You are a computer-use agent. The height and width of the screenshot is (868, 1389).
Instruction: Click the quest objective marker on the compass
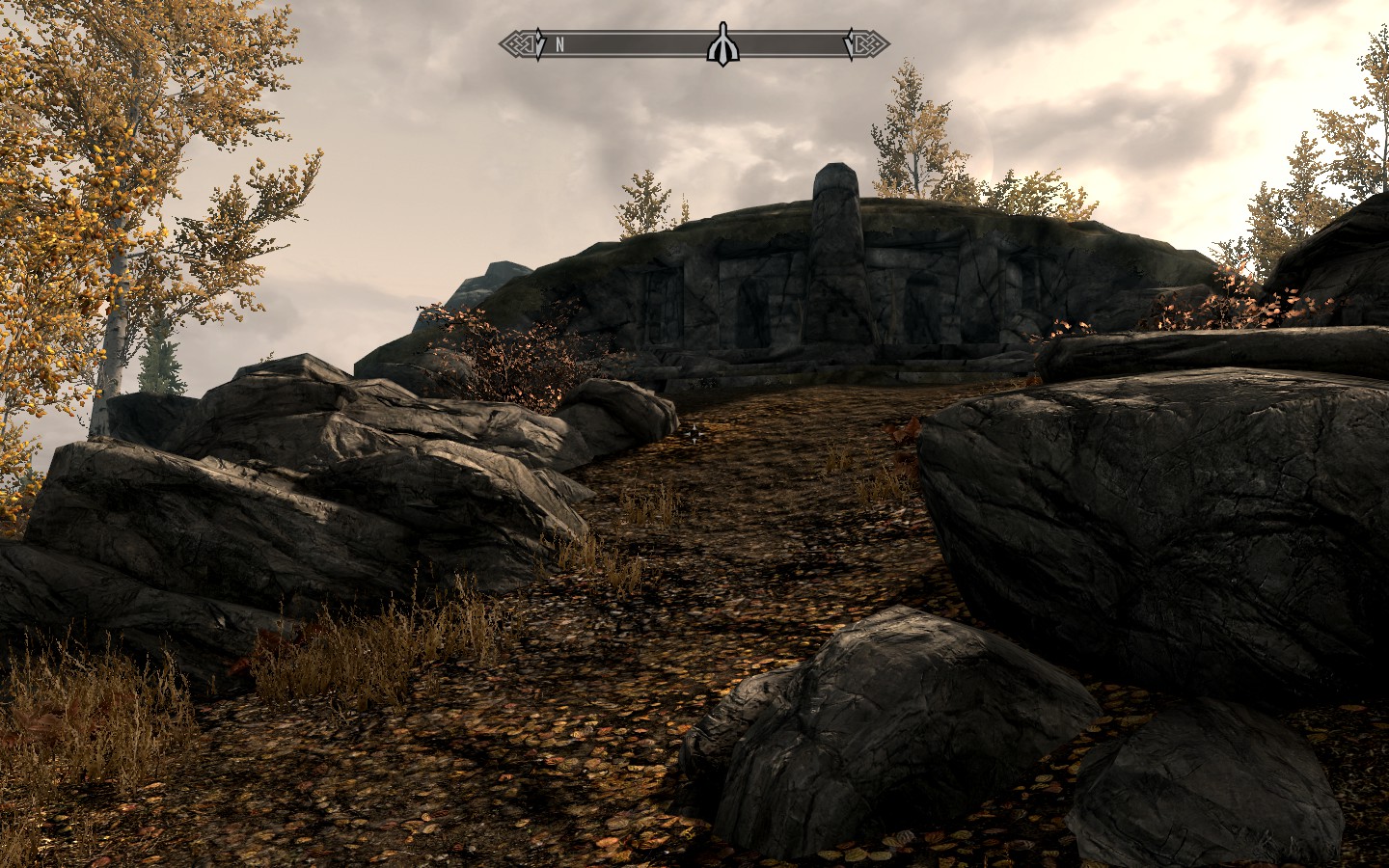click(x=722, y=43)
